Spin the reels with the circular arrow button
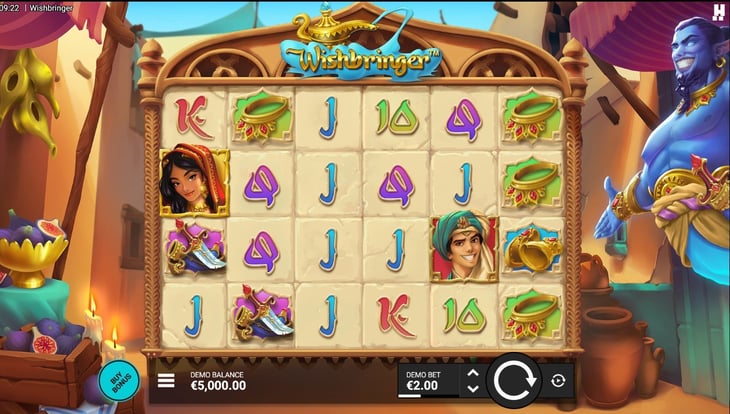Image resolution: width=730 pixels, height=414 pixels. pyautogui.click(x=514, y=380)
